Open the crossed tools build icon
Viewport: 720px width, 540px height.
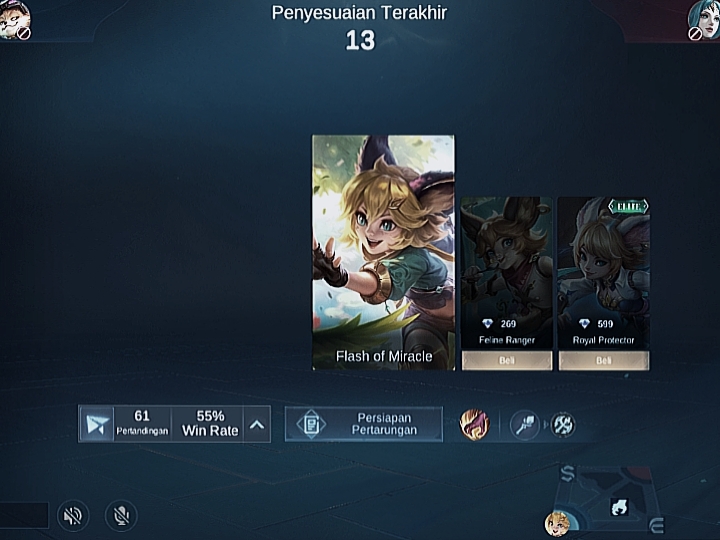tap(563, 424)
